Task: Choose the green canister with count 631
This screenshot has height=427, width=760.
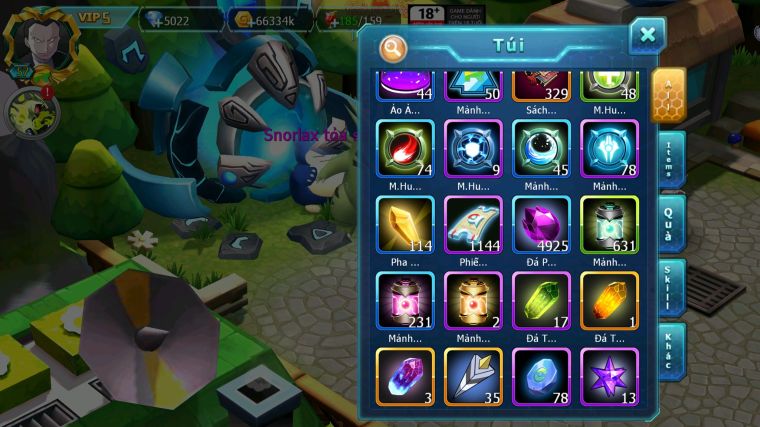Action: [609, 224]
